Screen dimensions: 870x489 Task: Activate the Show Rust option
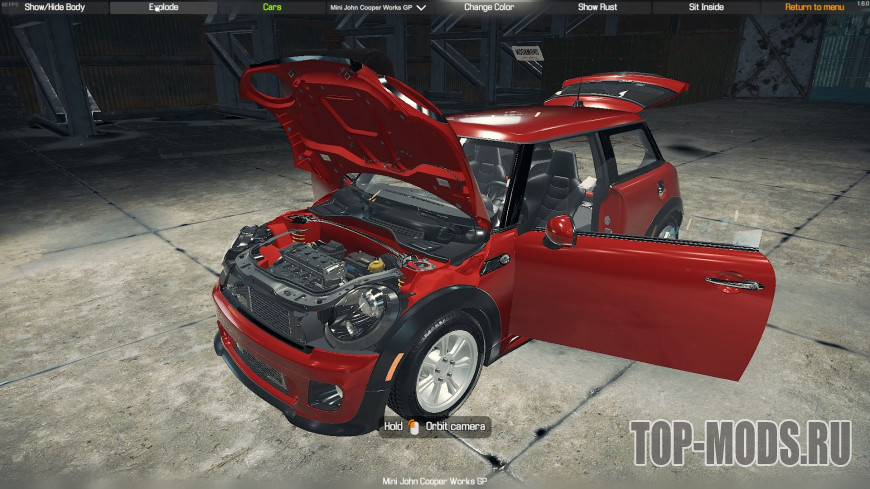pos(599,7)
